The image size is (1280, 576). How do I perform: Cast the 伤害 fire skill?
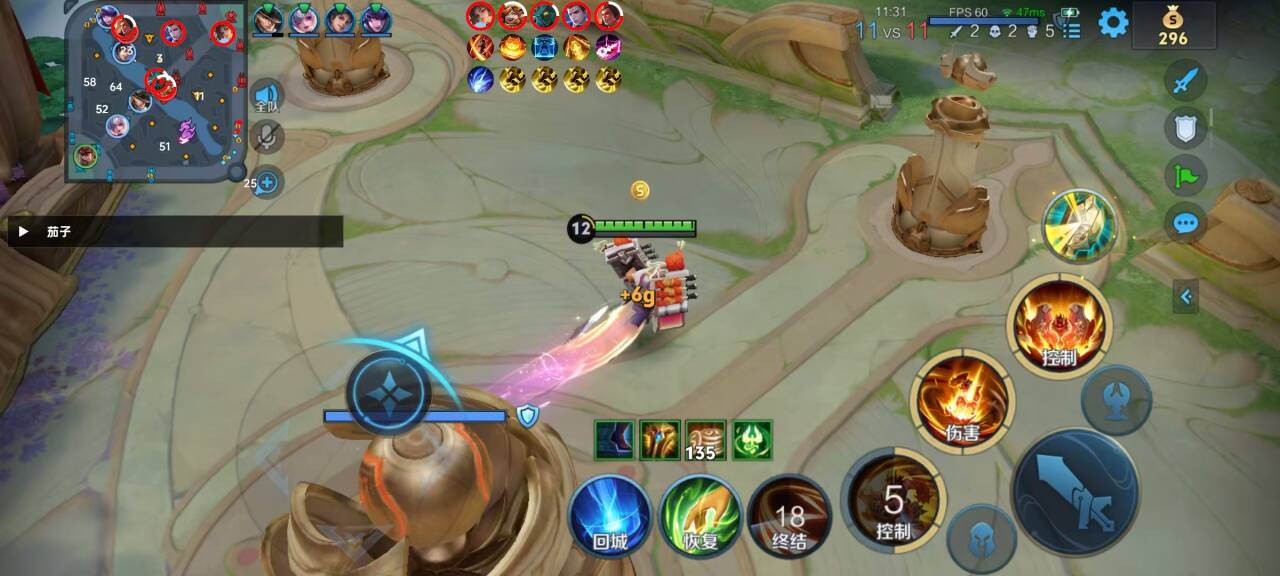coord(962,400)
